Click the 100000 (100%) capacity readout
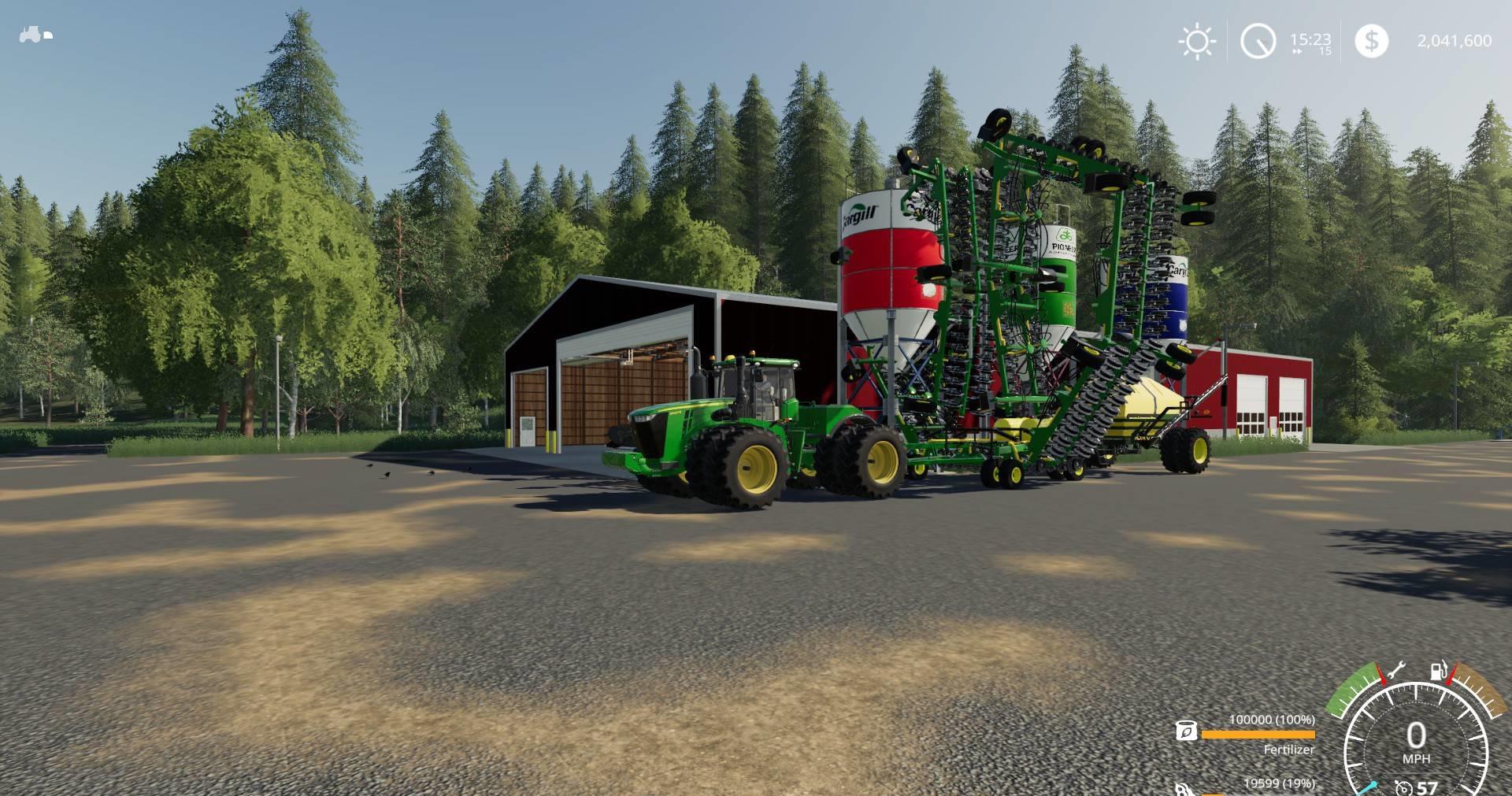This screenshot has width=1512, height=796. tap(1272, 719)
